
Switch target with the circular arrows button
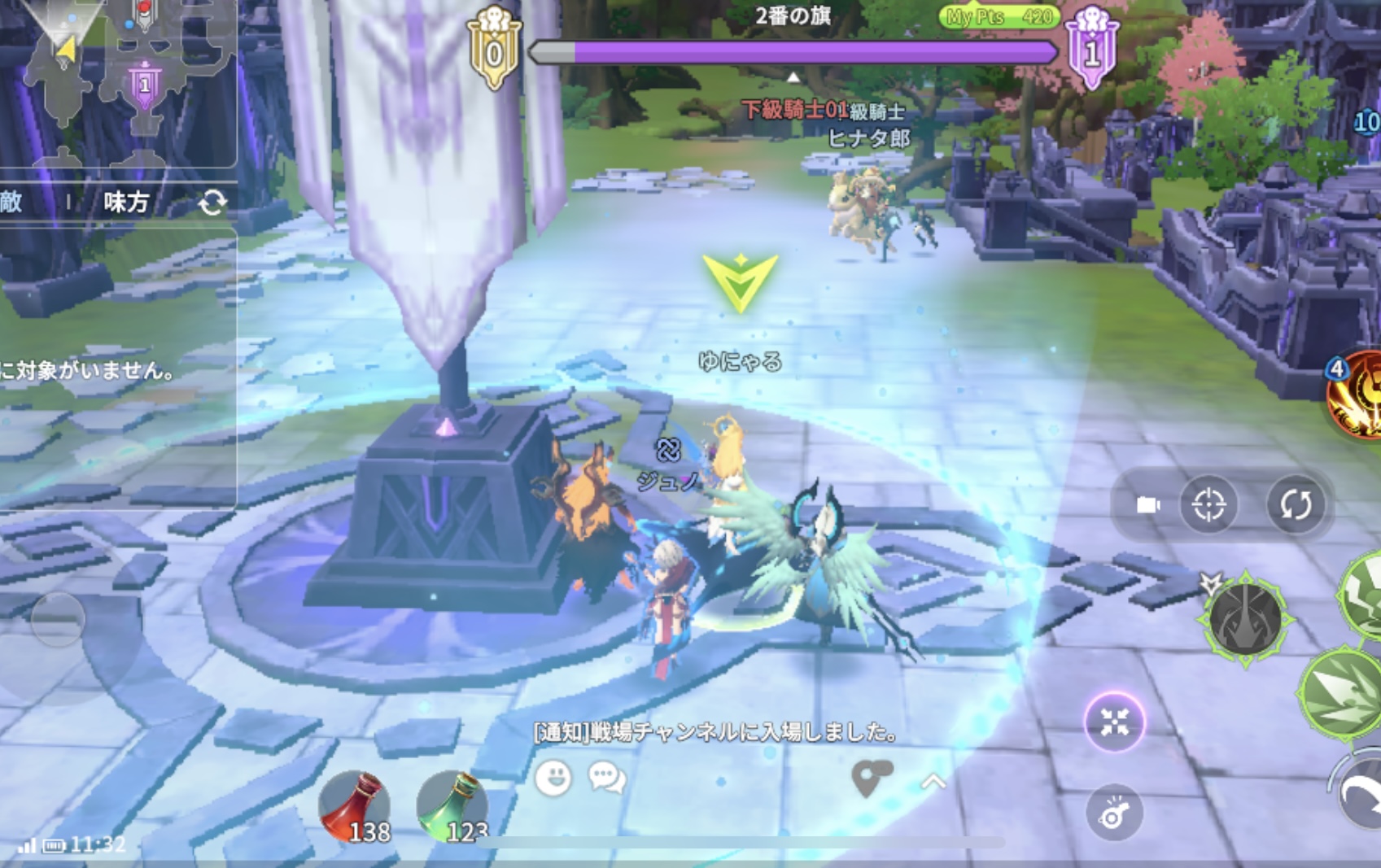[1296, 505]
